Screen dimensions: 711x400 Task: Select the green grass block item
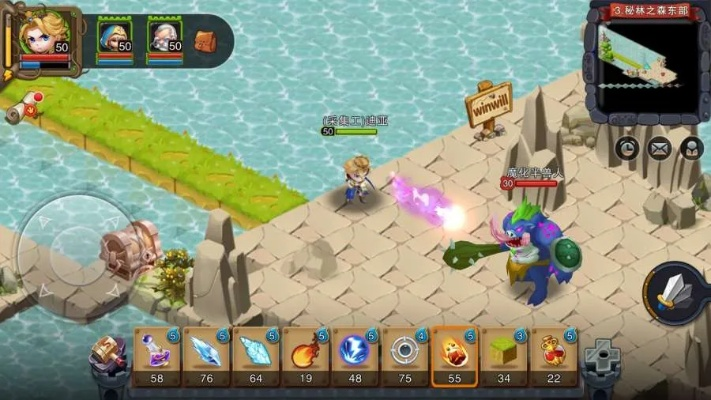point(504,354)
